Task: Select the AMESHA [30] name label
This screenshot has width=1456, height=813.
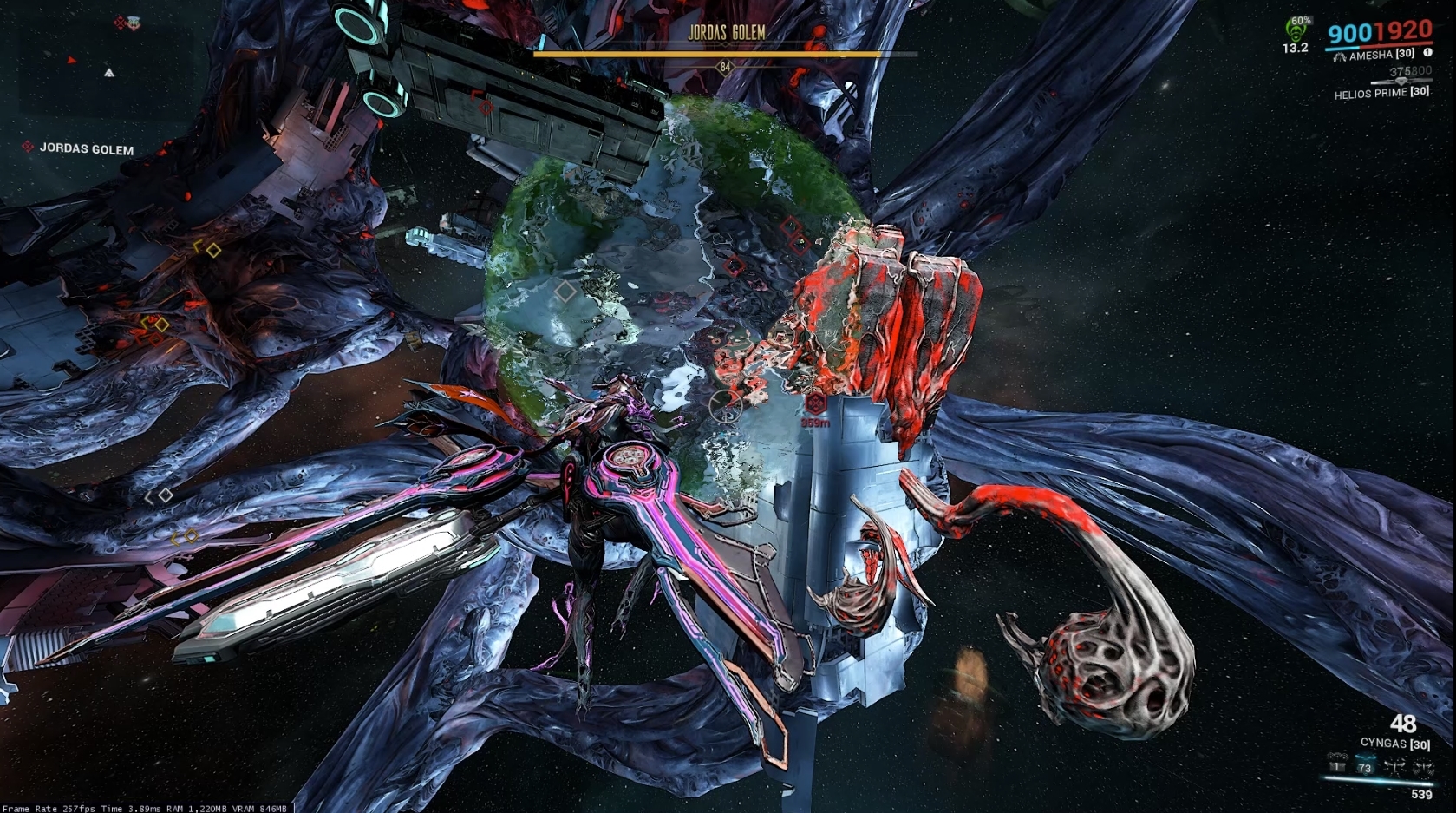Action: [x=1381, y=55]
